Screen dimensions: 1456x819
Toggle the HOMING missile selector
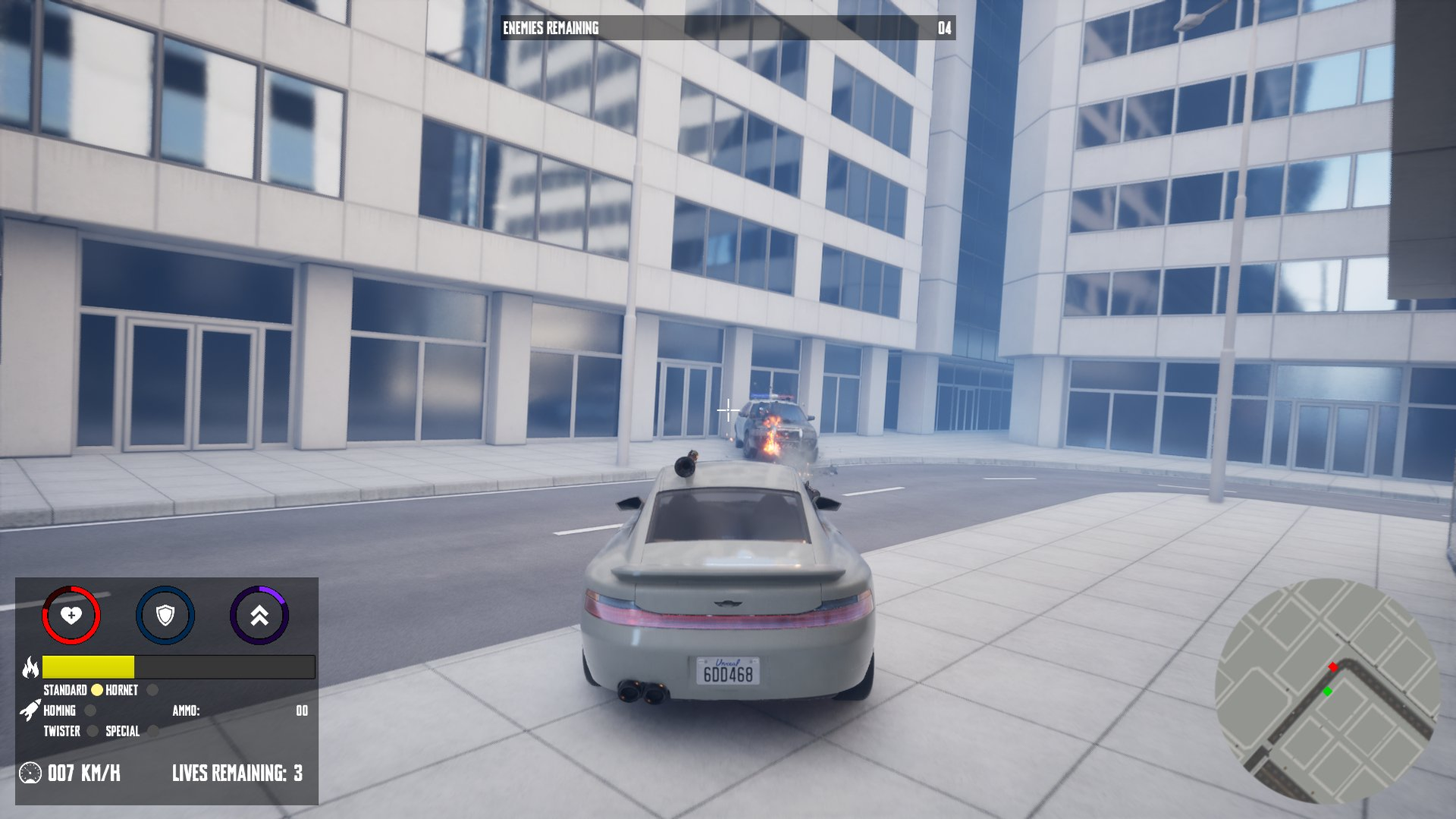(x=91, y=711)
